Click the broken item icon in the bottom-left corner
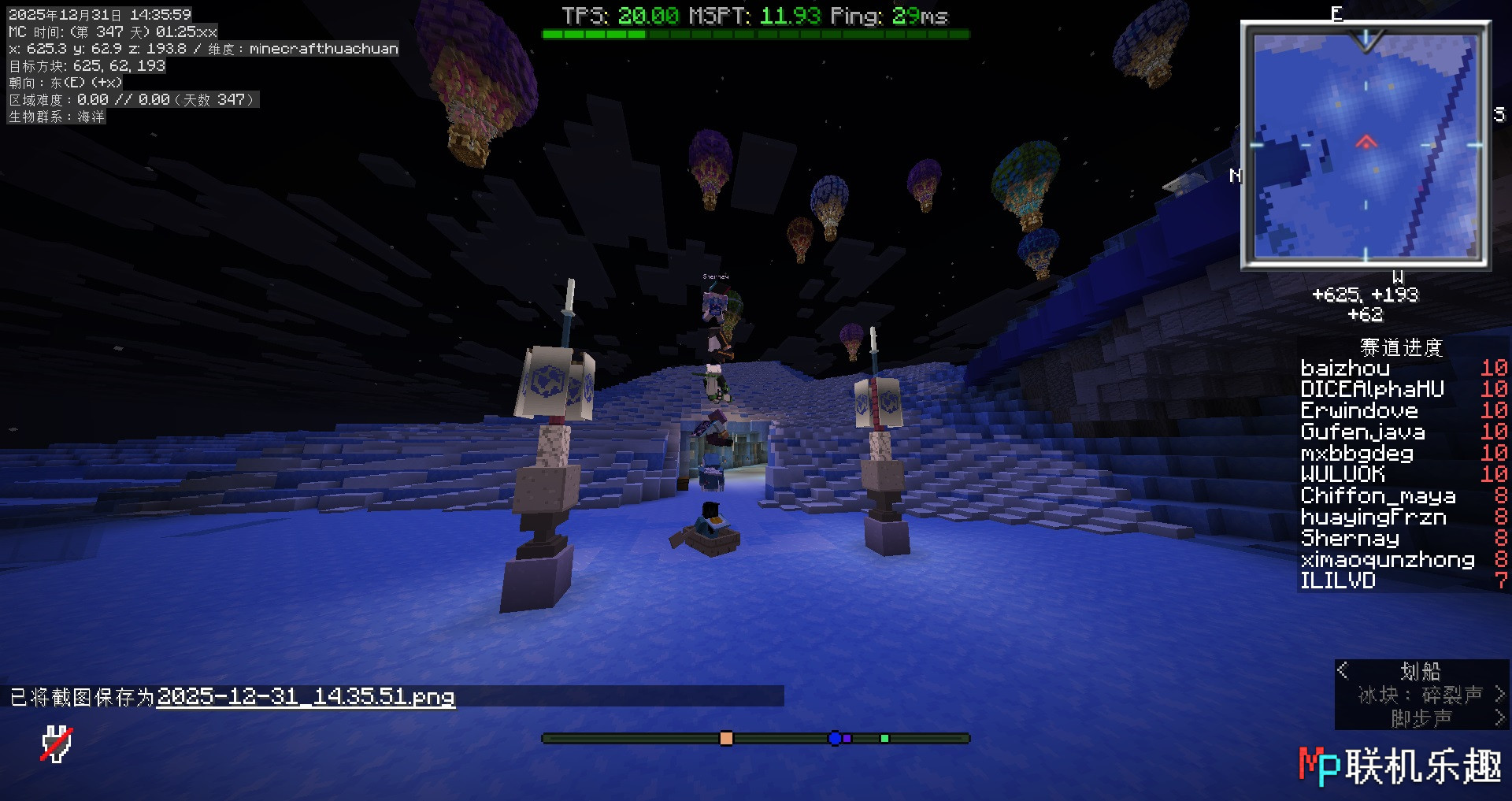This screenshot has width=1512, height=801. pos(57,744)
